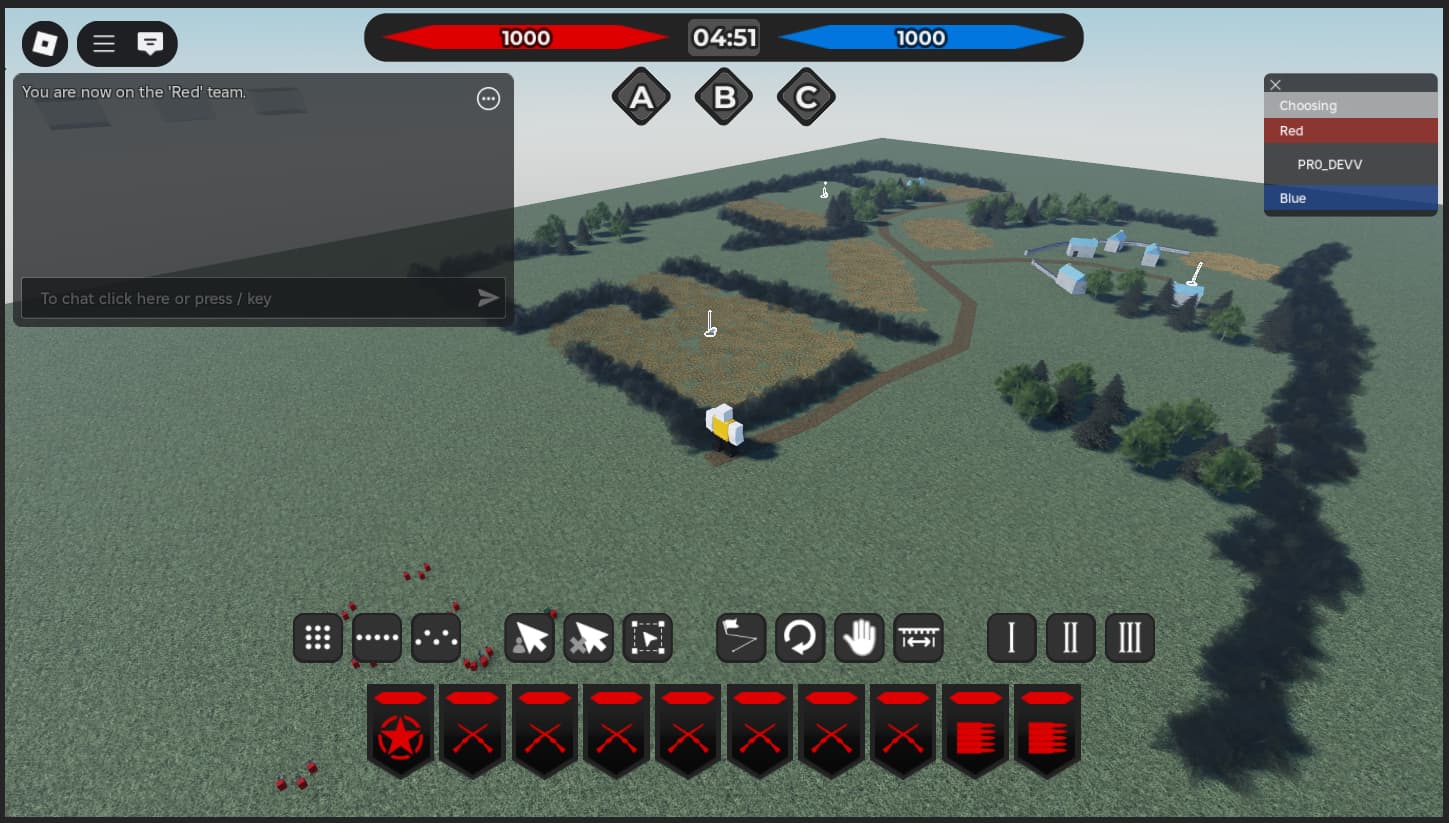Open the formation spacing width tool
The image size is (1449, 823).
(918, 637)
